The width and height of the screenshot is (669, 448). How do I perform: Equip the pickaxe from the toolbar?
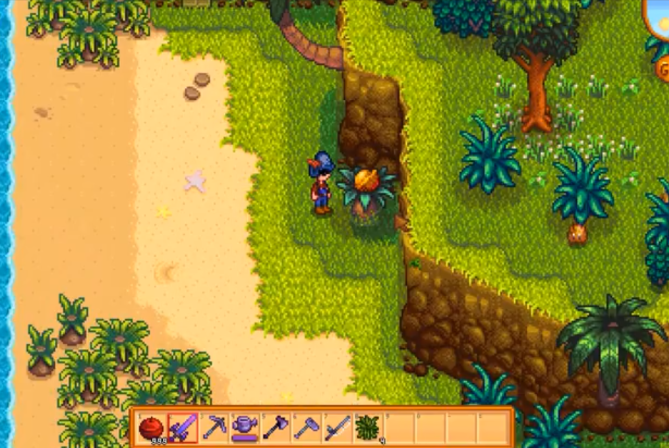pyautogui.click(x=213, y=427)
